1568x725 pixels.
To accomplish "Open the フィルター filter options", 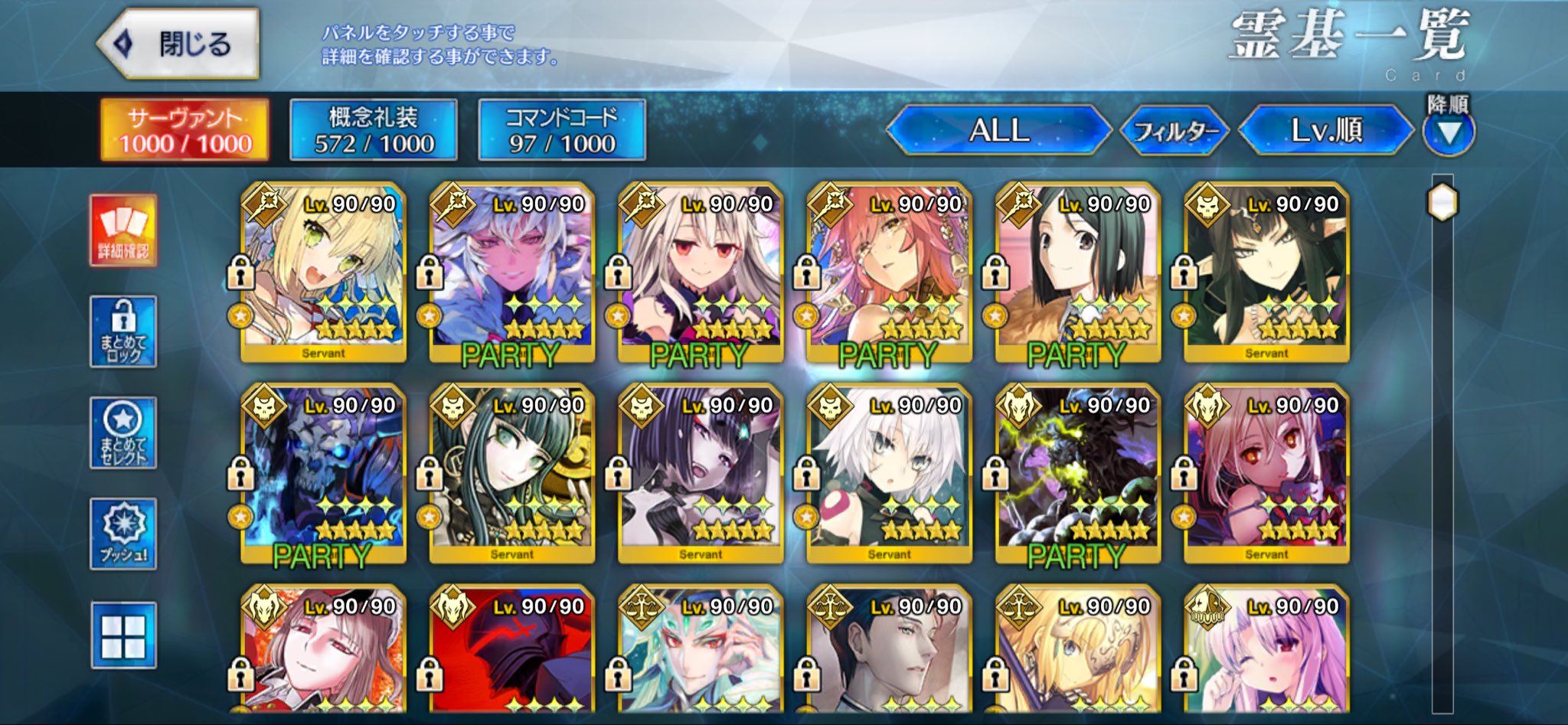I will pyautogui.click(x=1174, y=132).
